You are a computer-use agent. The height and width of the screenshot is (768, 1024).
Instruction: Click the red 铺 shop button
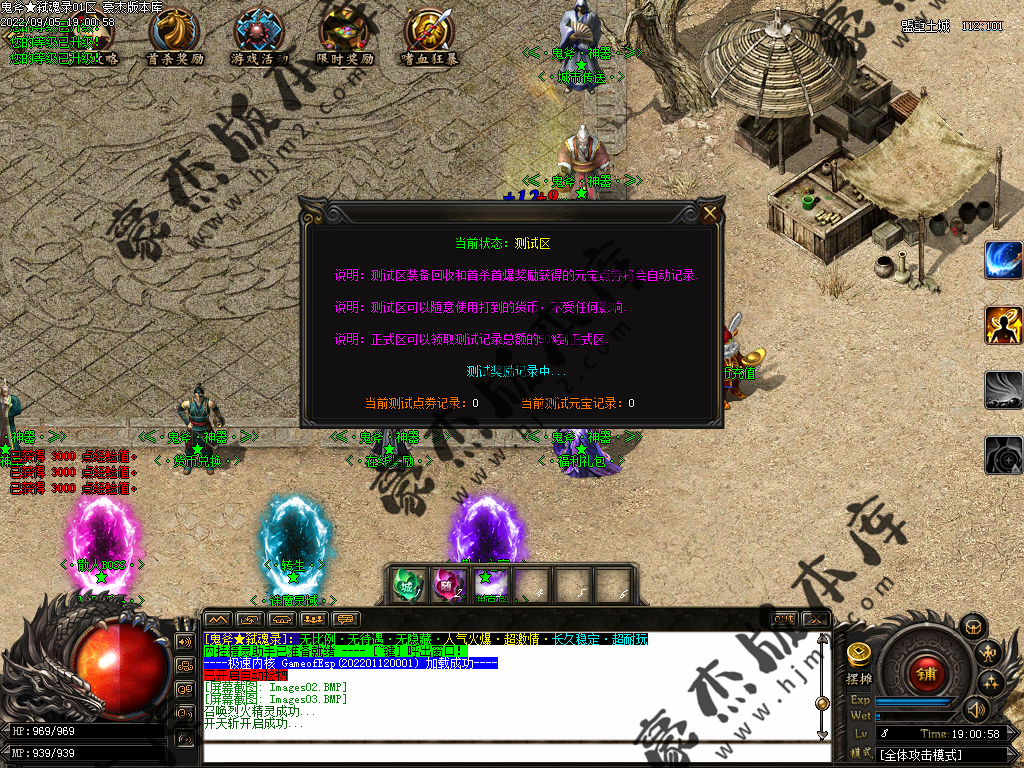(924, 672)
